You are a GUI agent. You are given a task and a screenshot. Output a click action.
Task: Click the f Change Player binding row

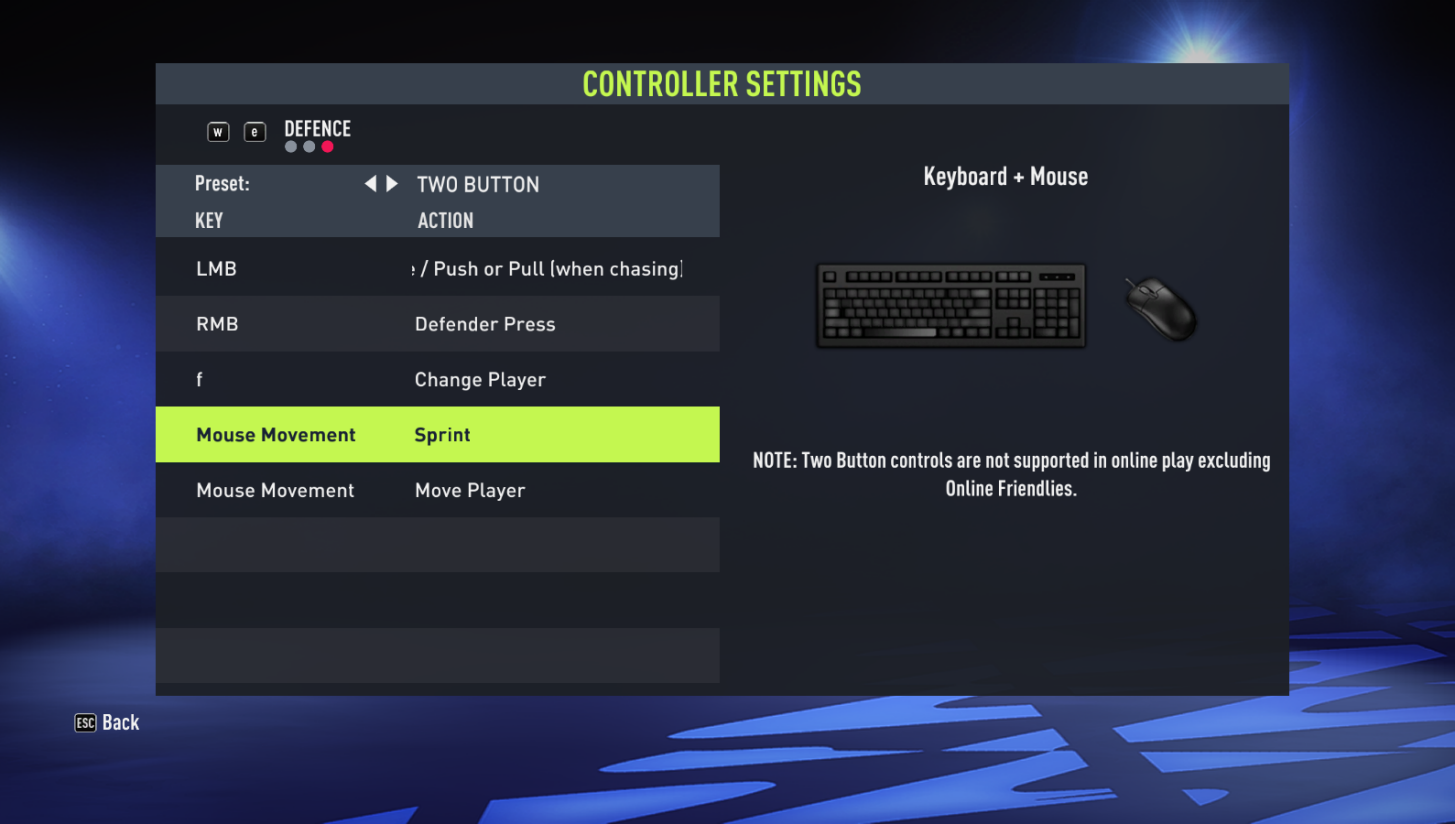click(x=437, y=379)
